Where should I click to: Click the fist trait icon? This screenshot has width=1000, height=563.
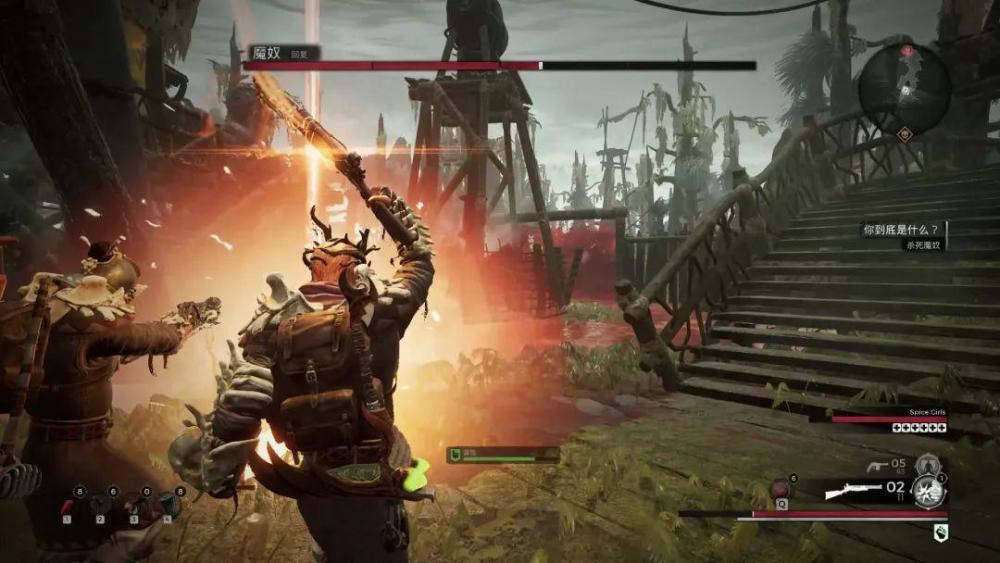(x=940, y=533)
